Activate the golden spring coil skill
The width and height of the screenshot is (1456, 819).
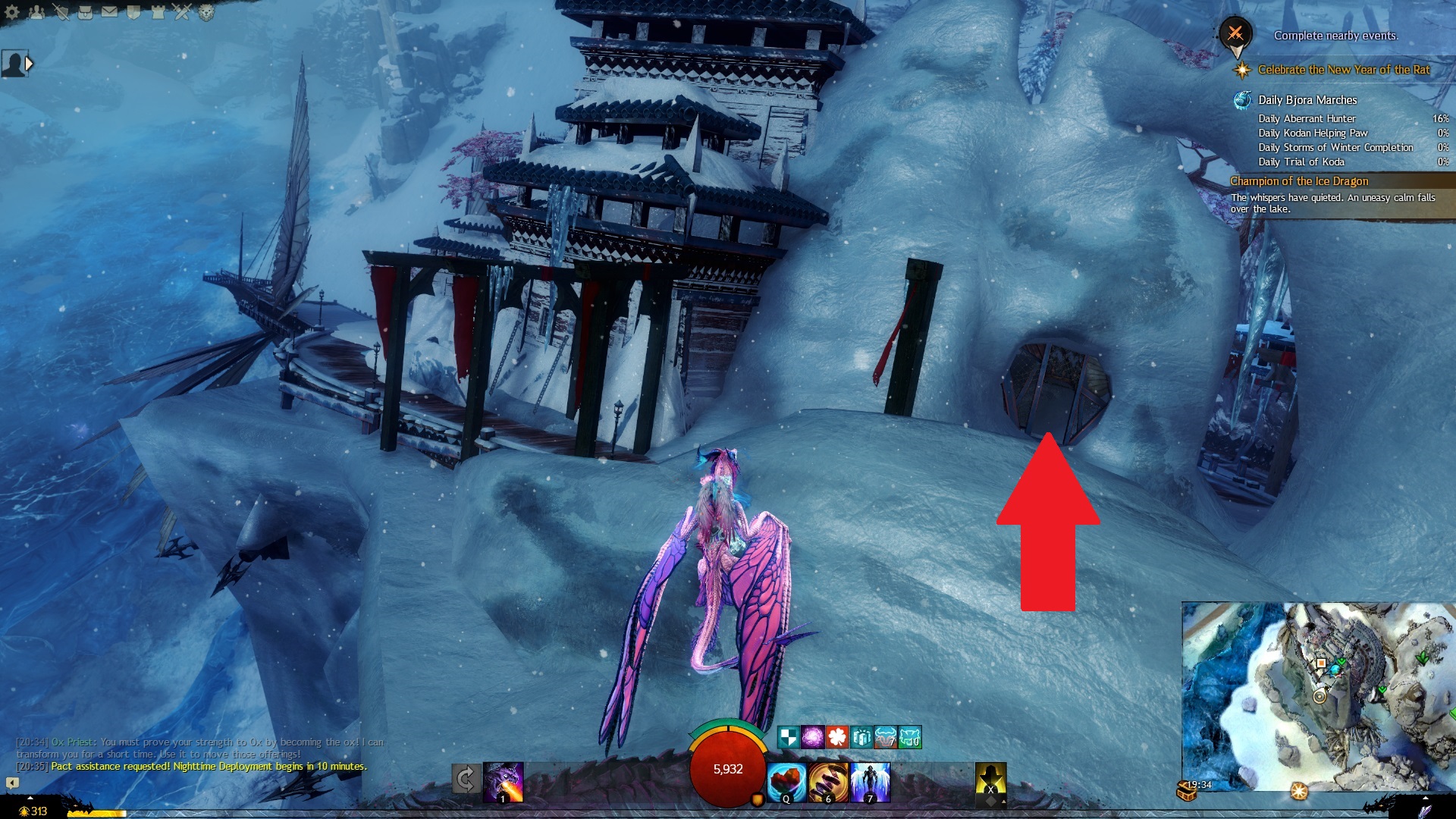click(828, 782)
